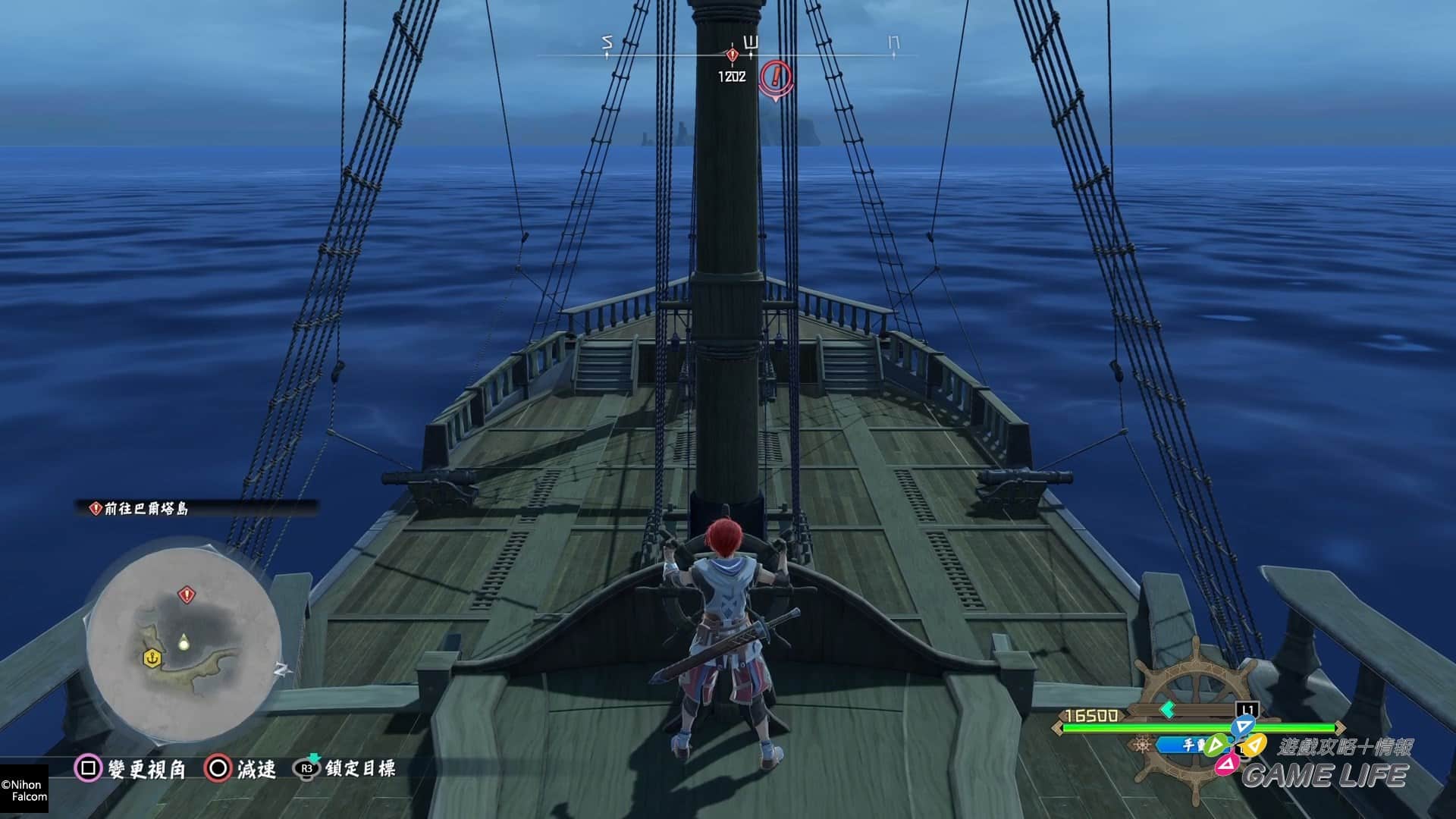The height and width of the screenshot is (819, 1456).
Task: Click the red quest marker on minimap
Action: coord(186,595)
